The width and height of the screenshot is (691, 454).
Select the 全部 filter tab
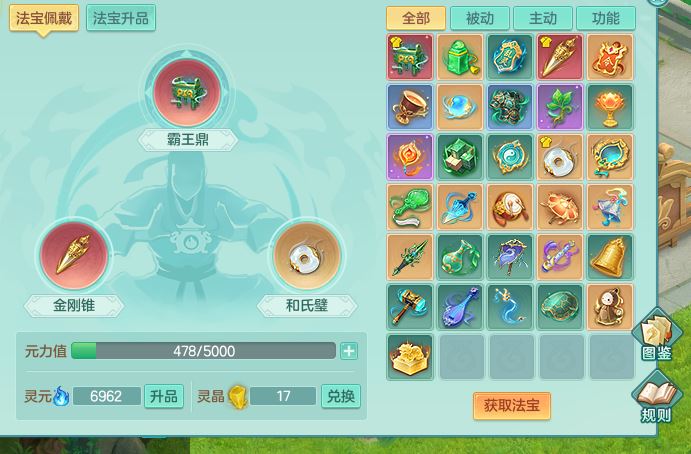pos(416,18)
